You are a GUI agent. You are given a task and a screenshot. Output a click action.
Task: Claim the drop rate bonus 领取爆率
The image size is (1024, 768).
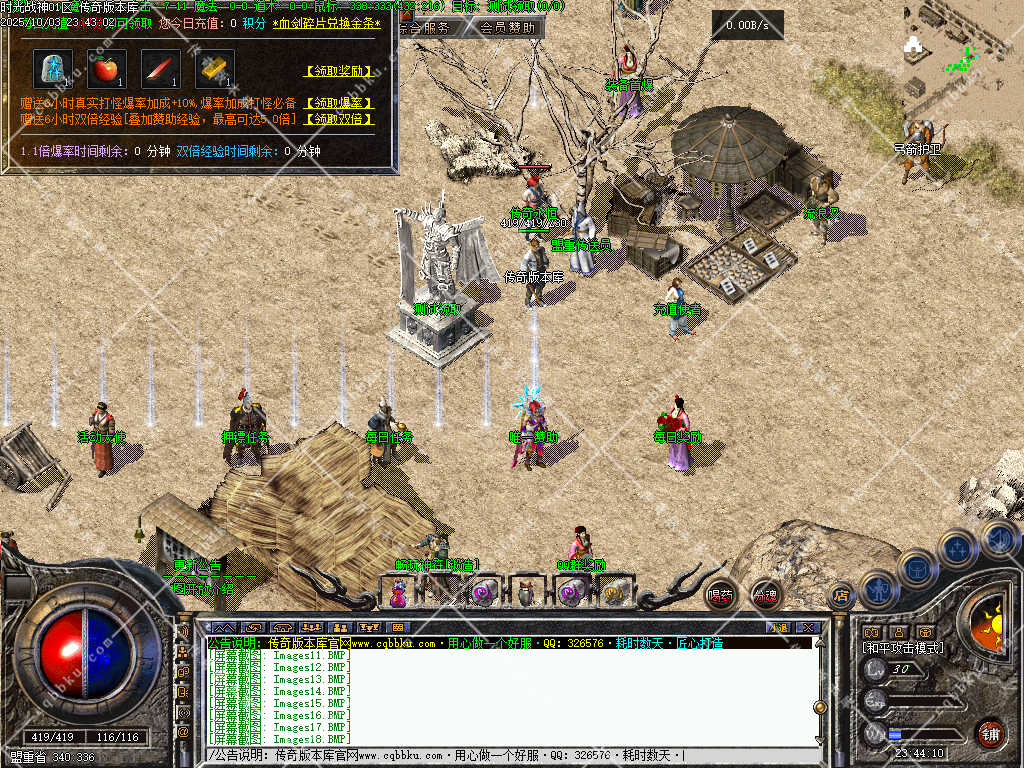point(339,103)
